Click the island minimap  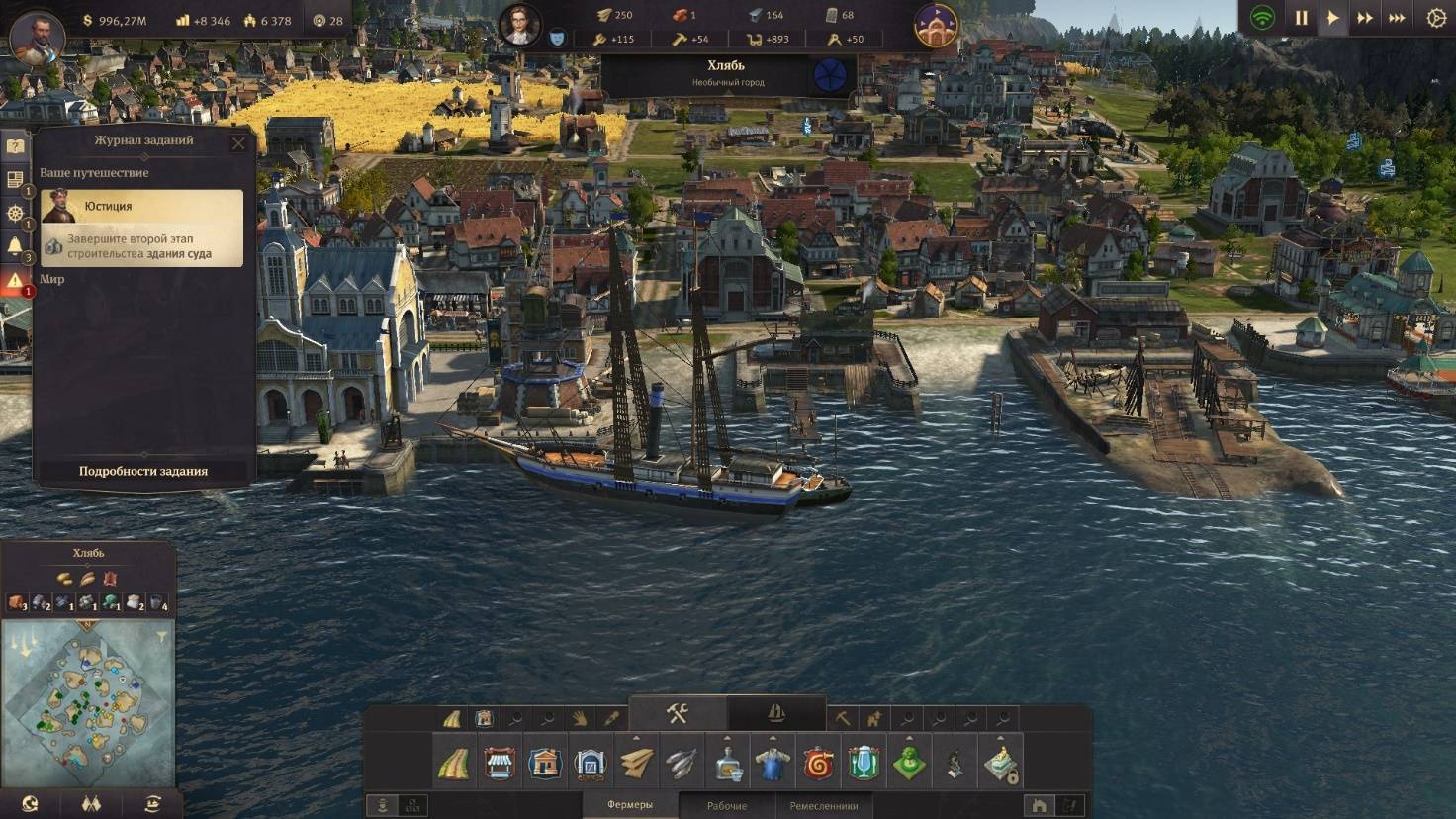88,701
